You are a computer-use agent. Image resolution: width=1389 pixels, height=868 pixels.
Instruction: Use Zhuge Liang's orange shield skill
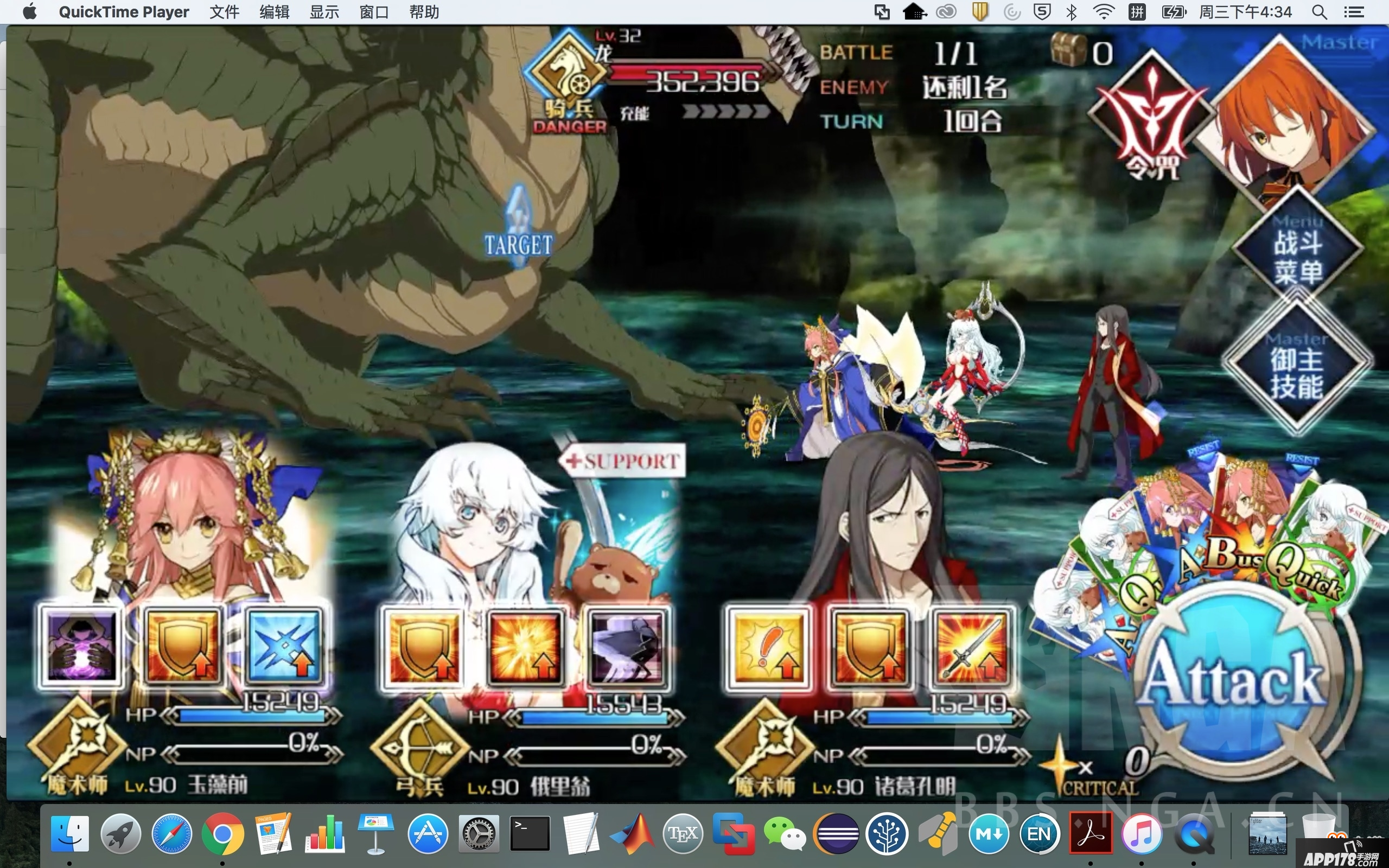click(870, 647)
